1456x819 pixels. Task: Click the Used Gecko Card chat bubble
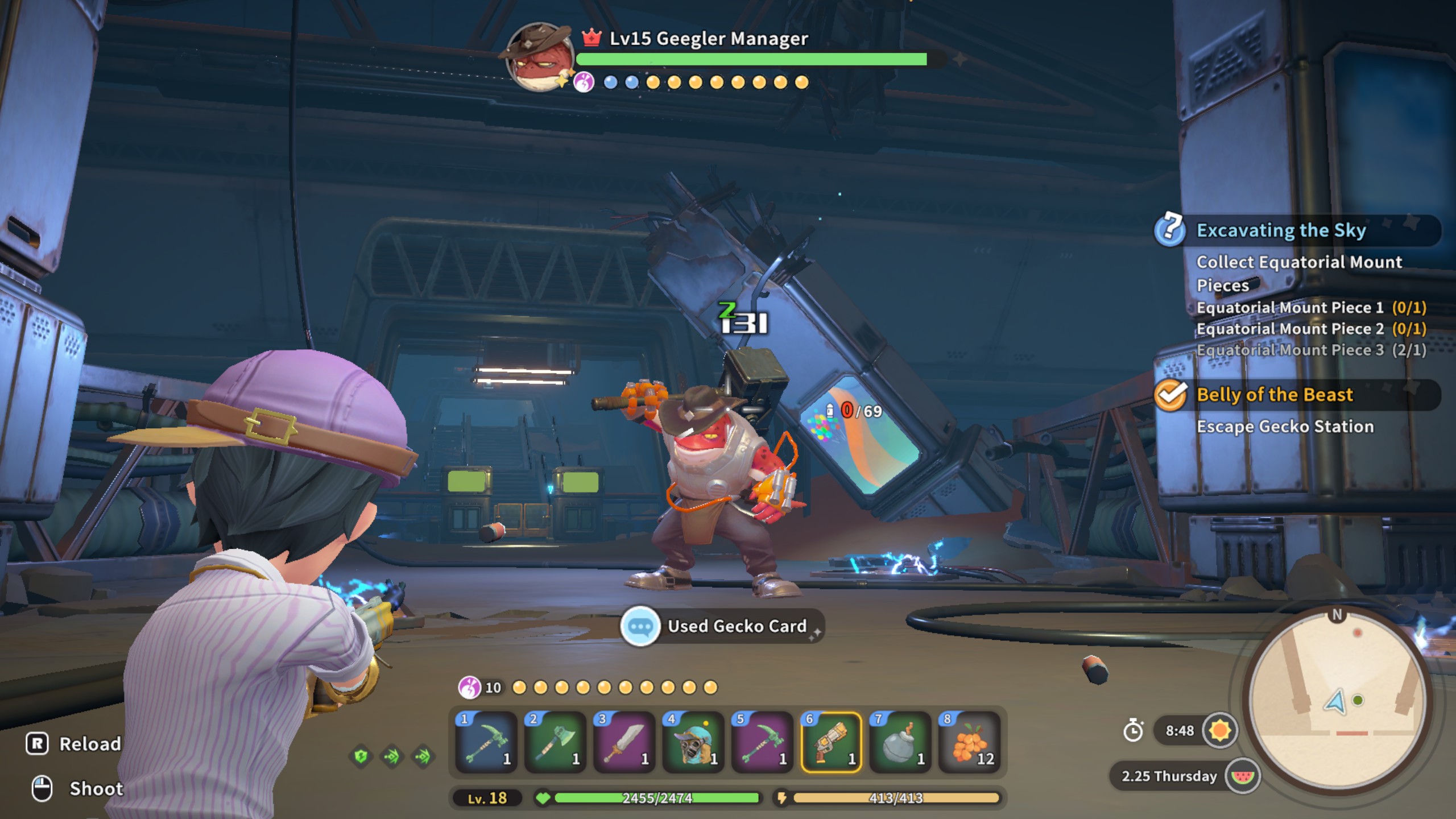(x=640, y=626)
